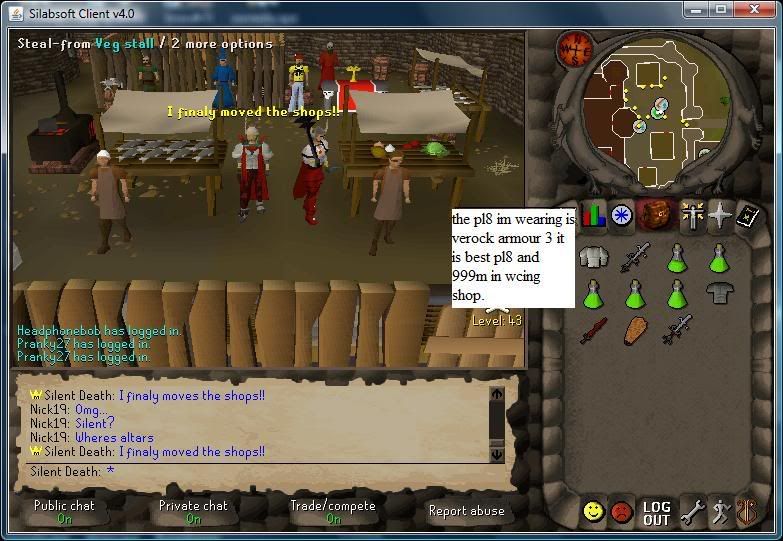
Task: Open the Report abuse form
Action: pos(466,511)
